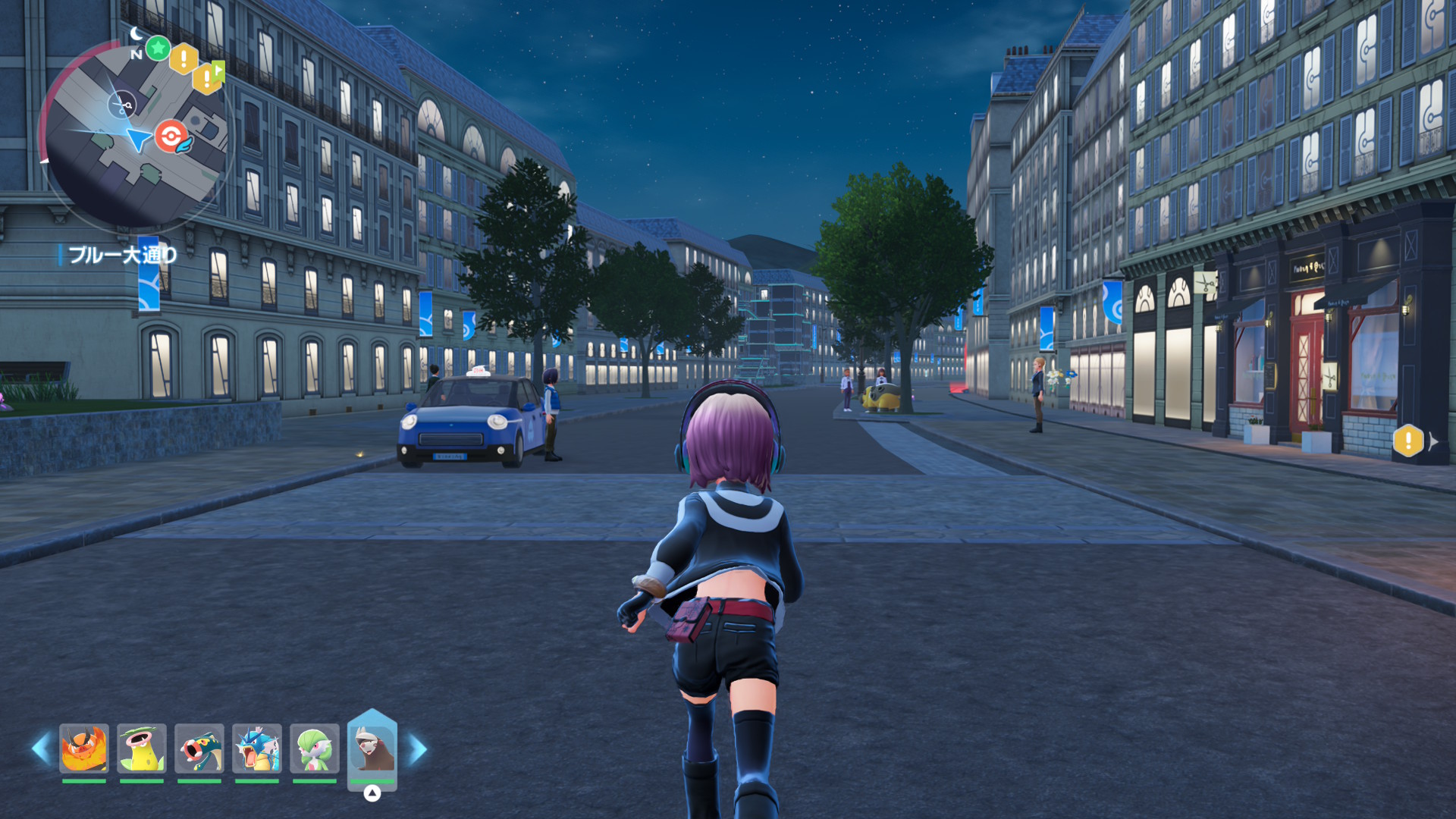Select the Pokémon Center marker on minimap

click(x=172, y=136)
